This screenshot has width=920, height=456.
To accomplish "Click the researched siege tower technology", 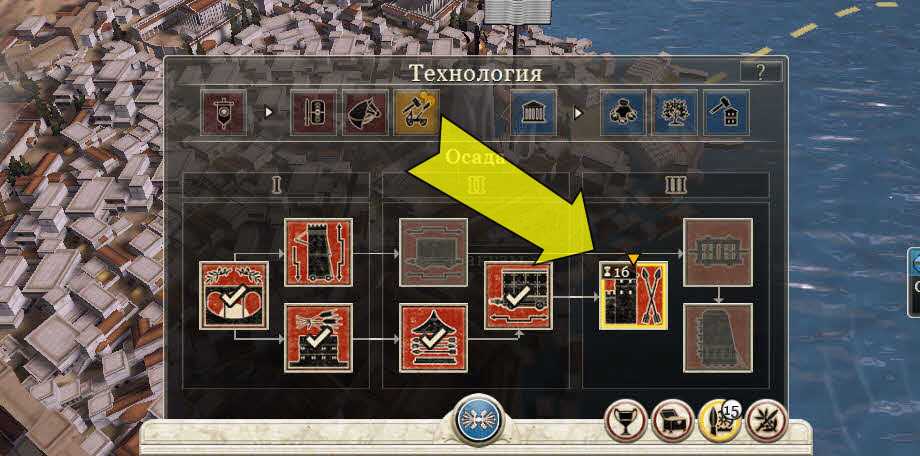I will click(318, 251).
